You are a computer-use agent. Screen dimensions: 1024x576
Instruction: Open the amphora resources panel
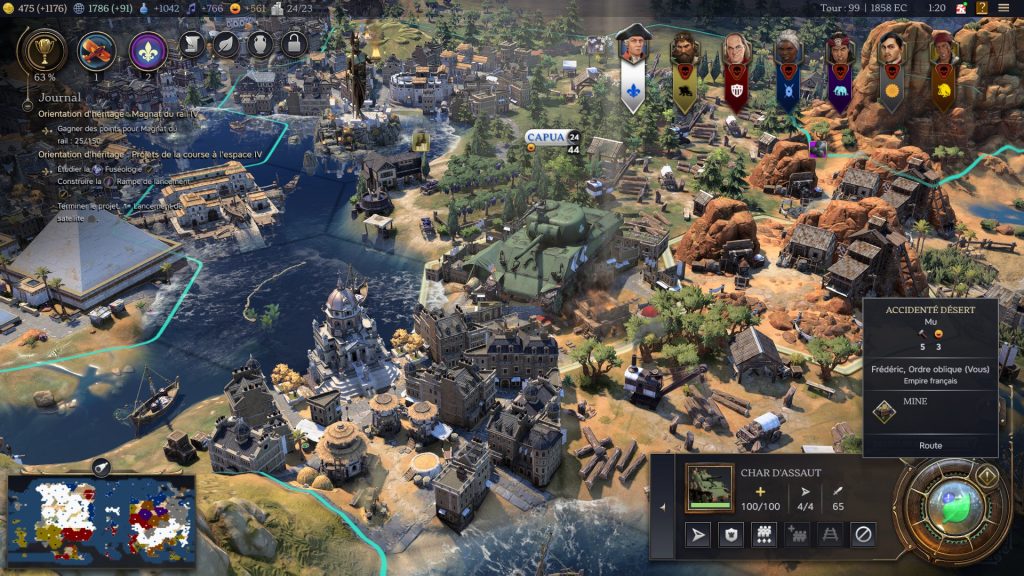[259, 44]
